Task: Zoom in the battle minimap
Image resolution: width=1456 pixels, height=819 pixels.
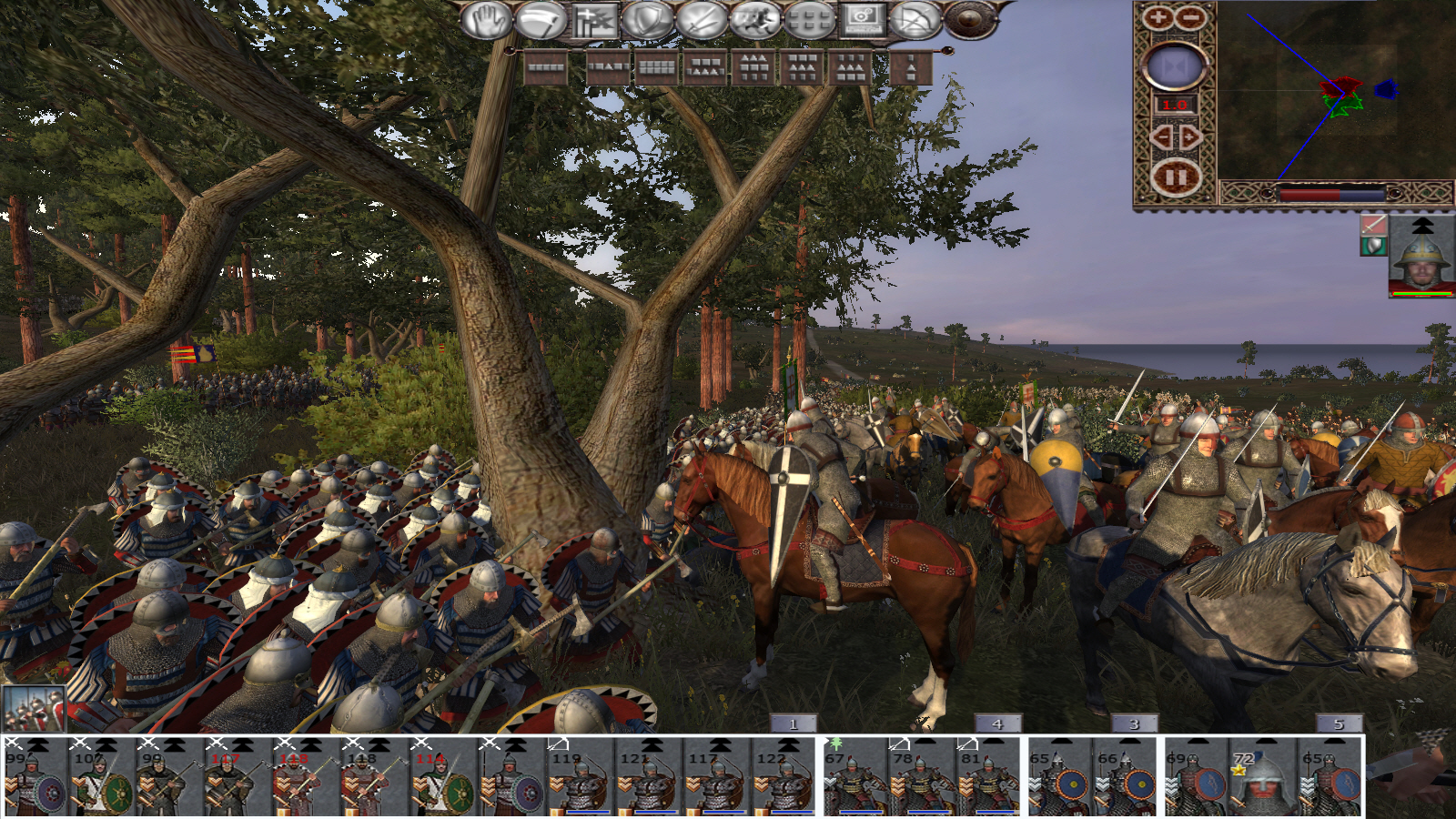Action: (x=1158, y=17)
